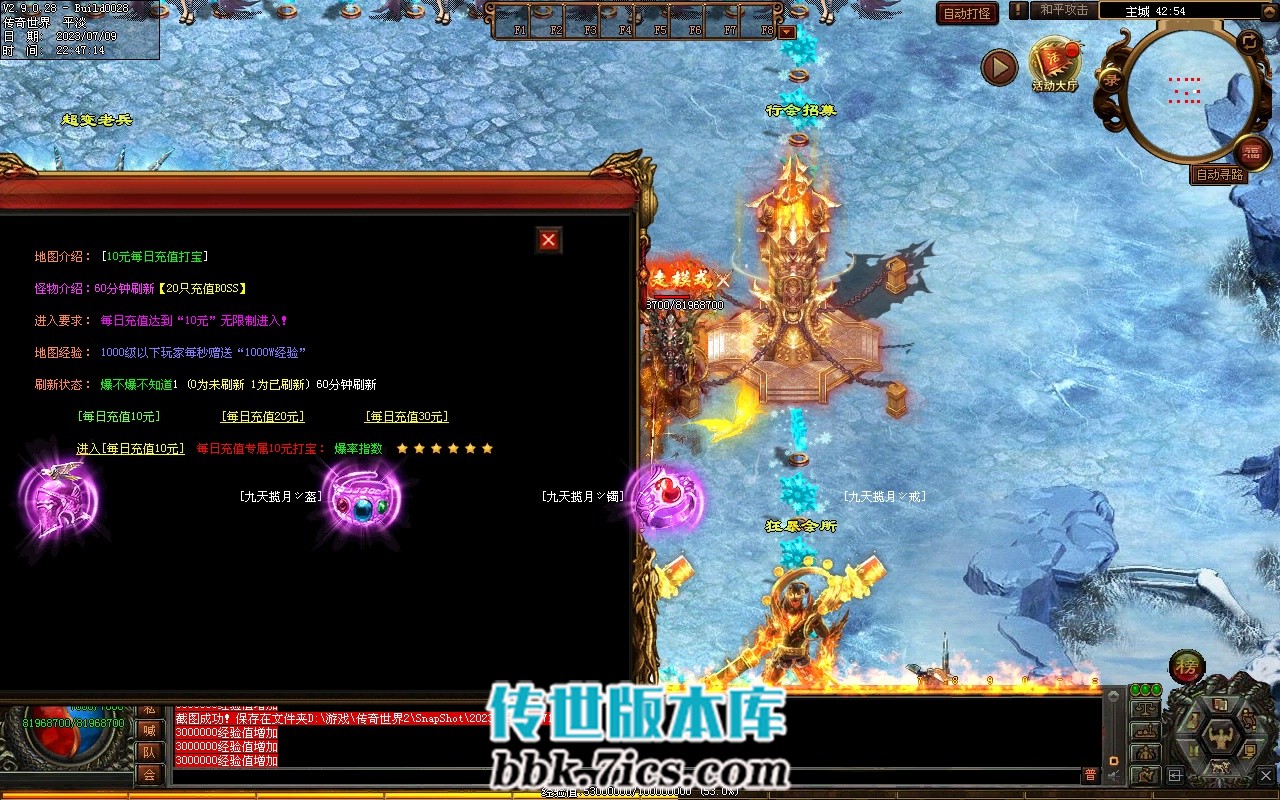
Task: Expand the hotkey bar dropdown arrow
Action: tap(787, 32)
